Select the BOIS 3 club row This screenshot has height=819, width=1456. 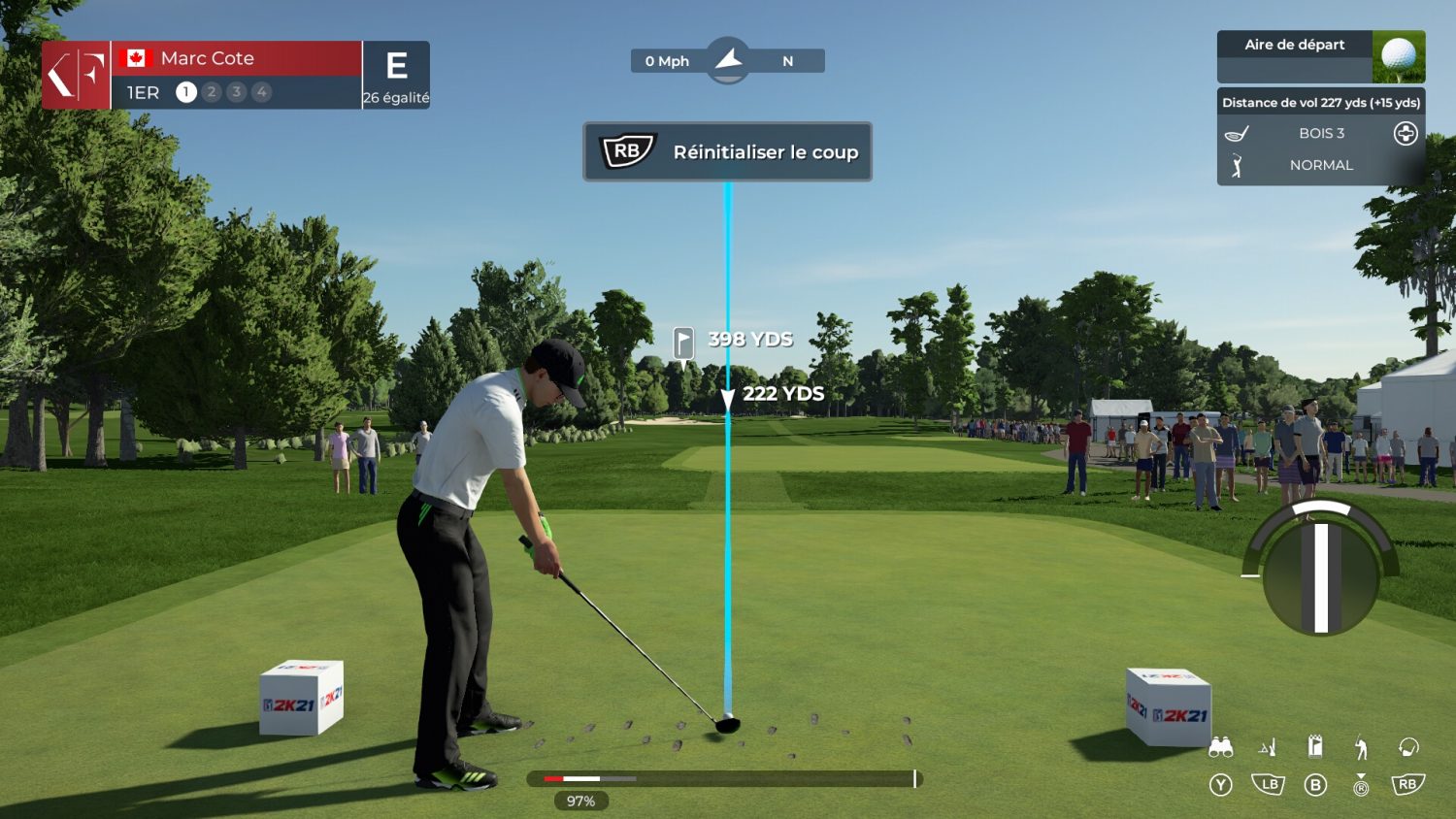(1321, 134)
